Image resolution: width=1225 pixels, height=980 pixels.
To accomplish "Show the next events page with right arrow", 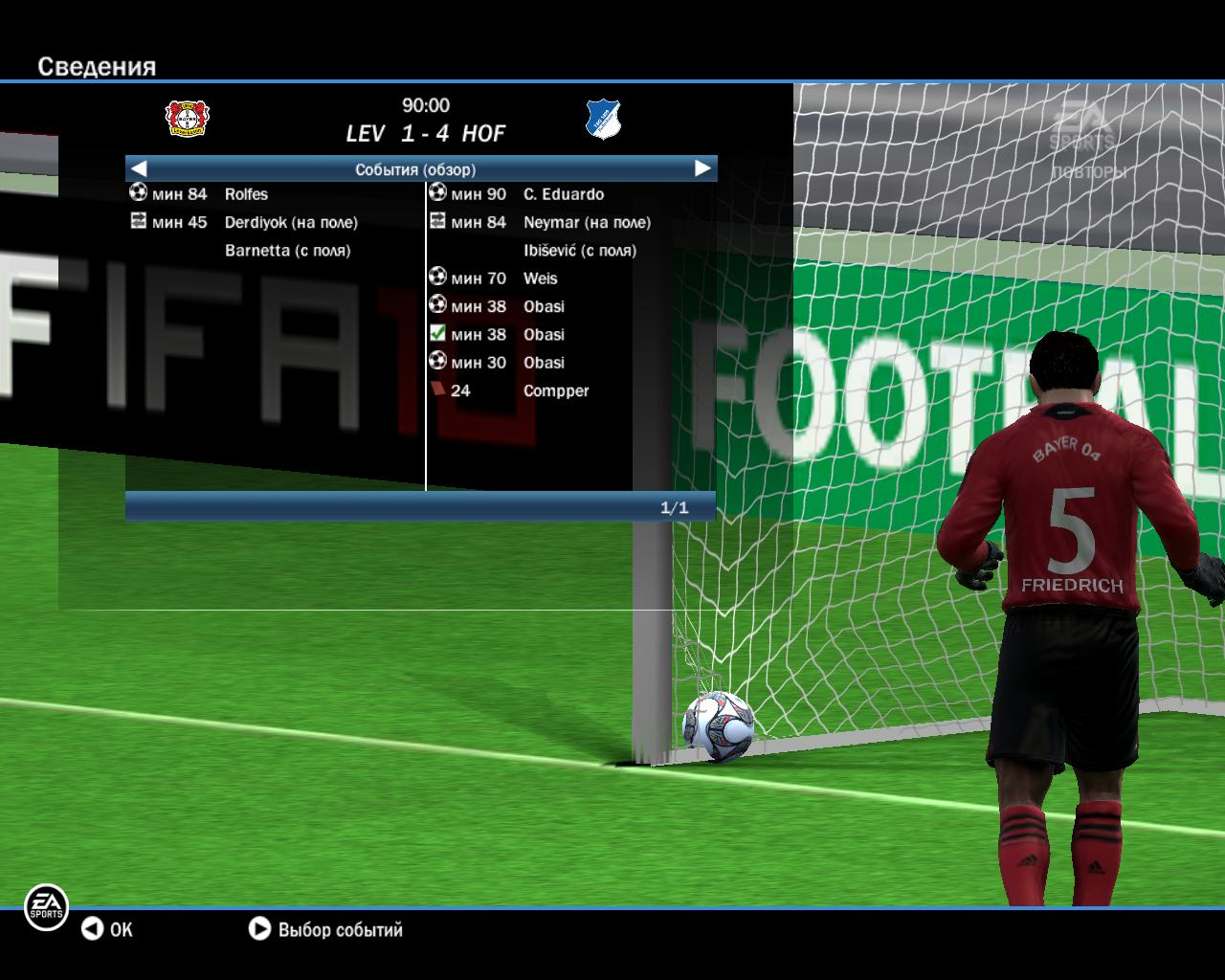I will point(702,168).
